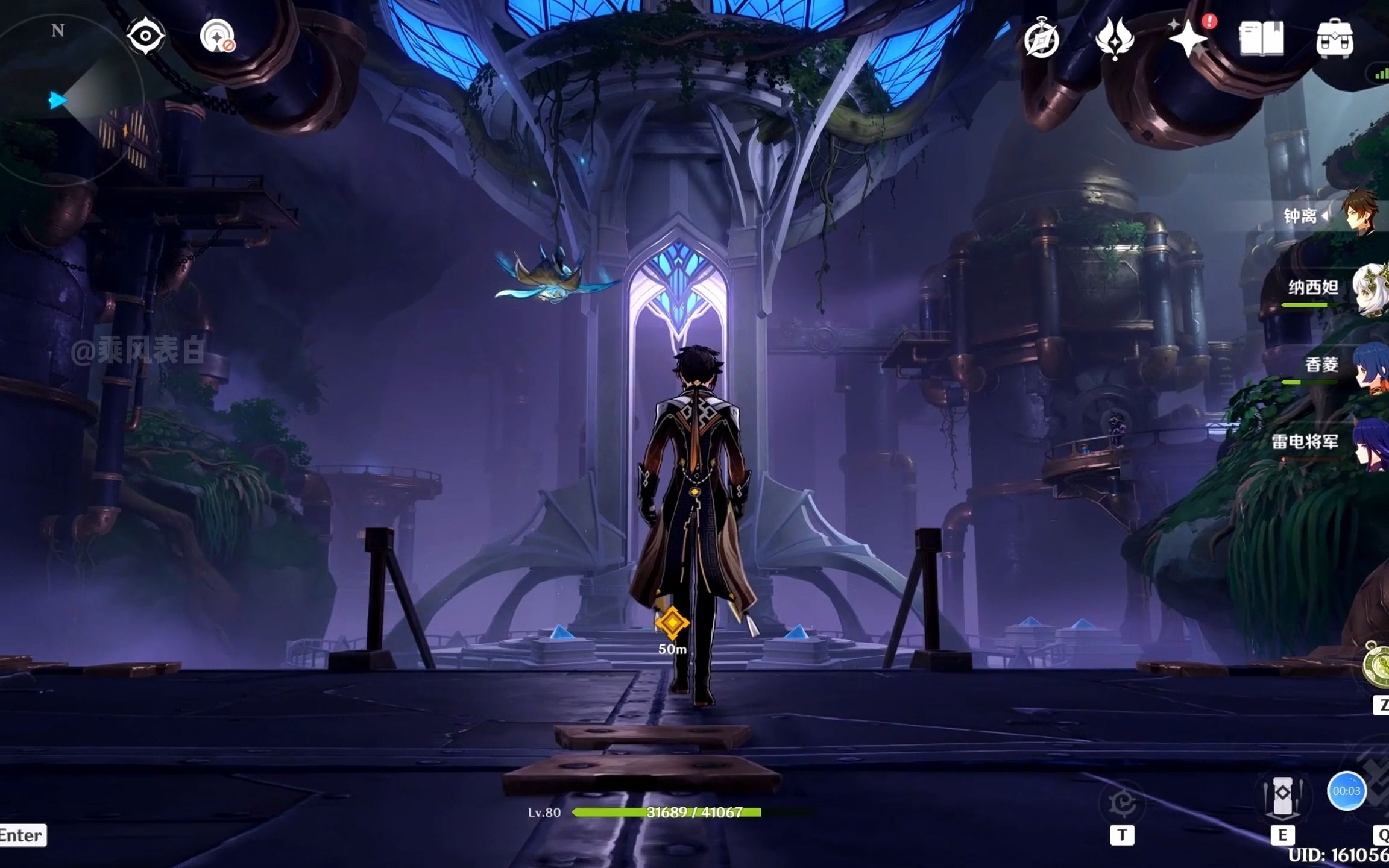1389x868 pixels.
Task: Open the sparkle target icon beside the minimap
Action: coord(217,37)
